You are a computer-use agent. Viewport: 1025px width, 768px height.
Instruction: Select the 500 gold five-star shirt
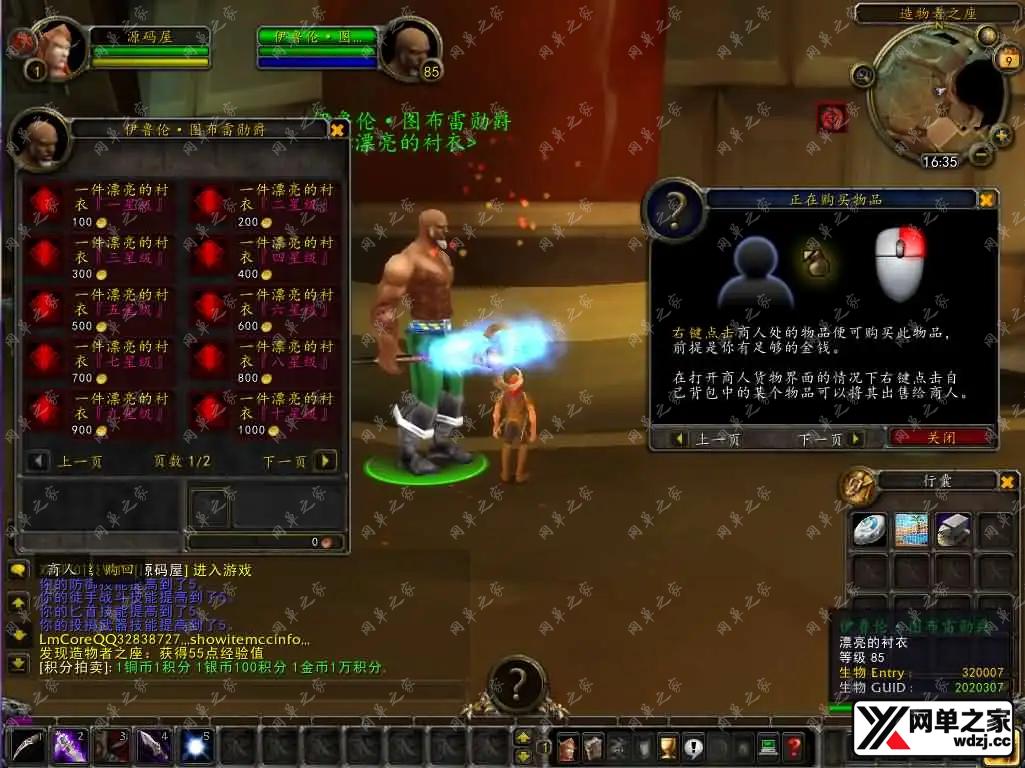click(44, 307)
